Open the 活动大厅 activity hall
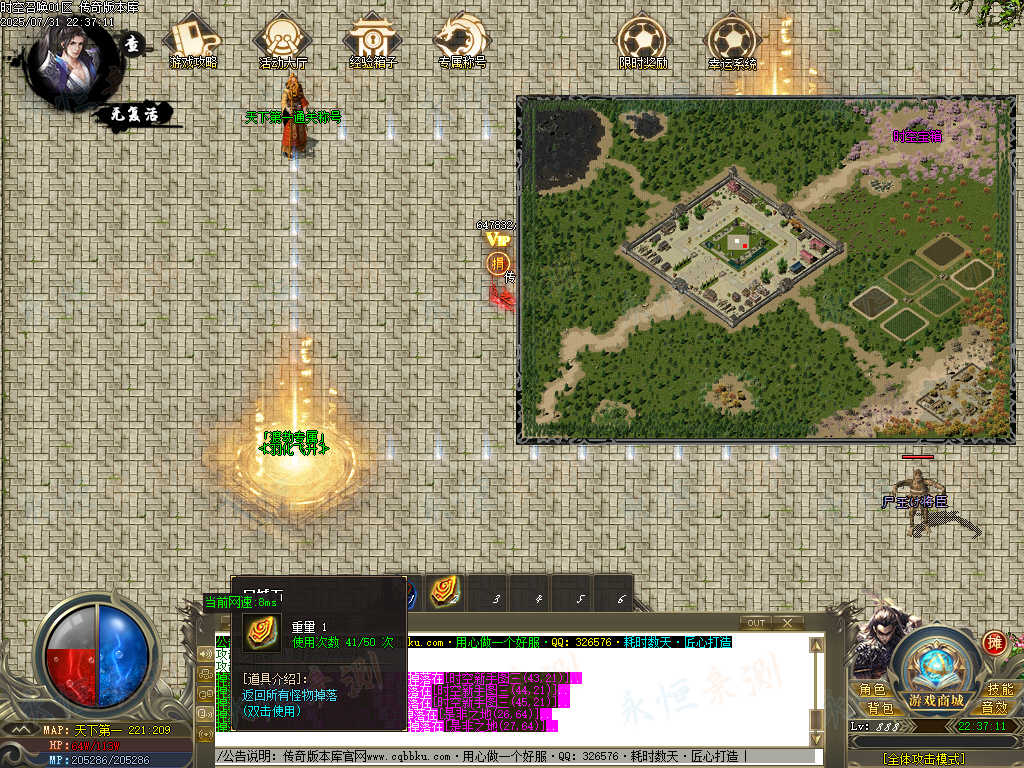Viewport: 1024px width, 768px height. (x=283, y=40)
